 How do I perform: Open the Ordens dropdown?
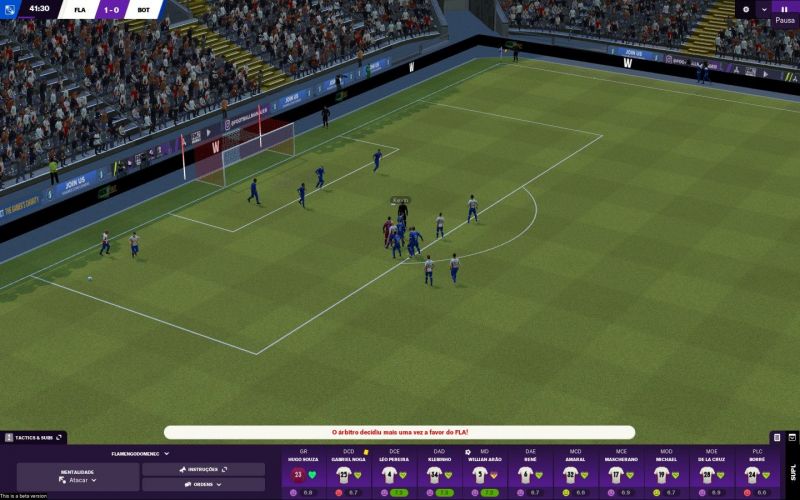coord(203,484)
